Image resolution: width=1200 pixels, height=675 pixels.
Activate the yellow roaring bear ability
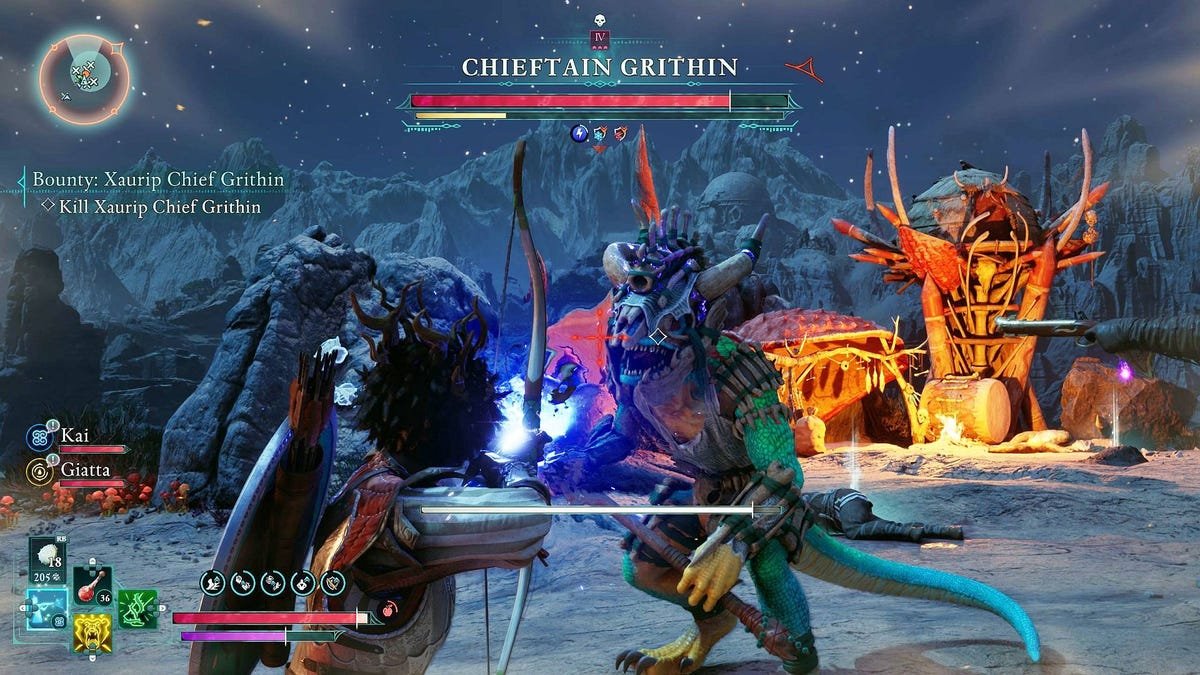[93, 632]
